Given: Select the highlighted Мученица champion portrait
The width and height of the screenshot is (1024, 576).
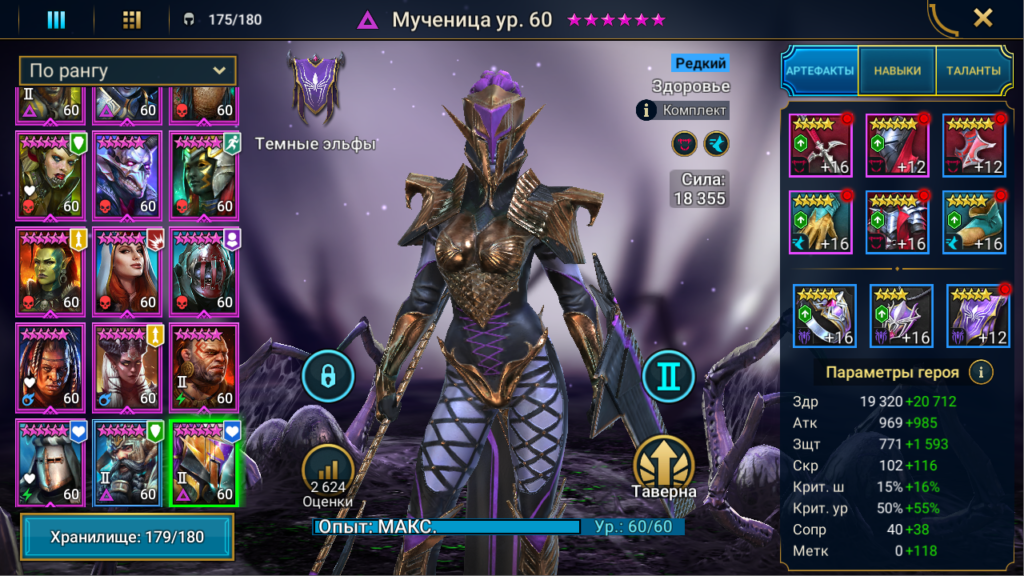Looking at the screenshot, I should coord(204,463).
